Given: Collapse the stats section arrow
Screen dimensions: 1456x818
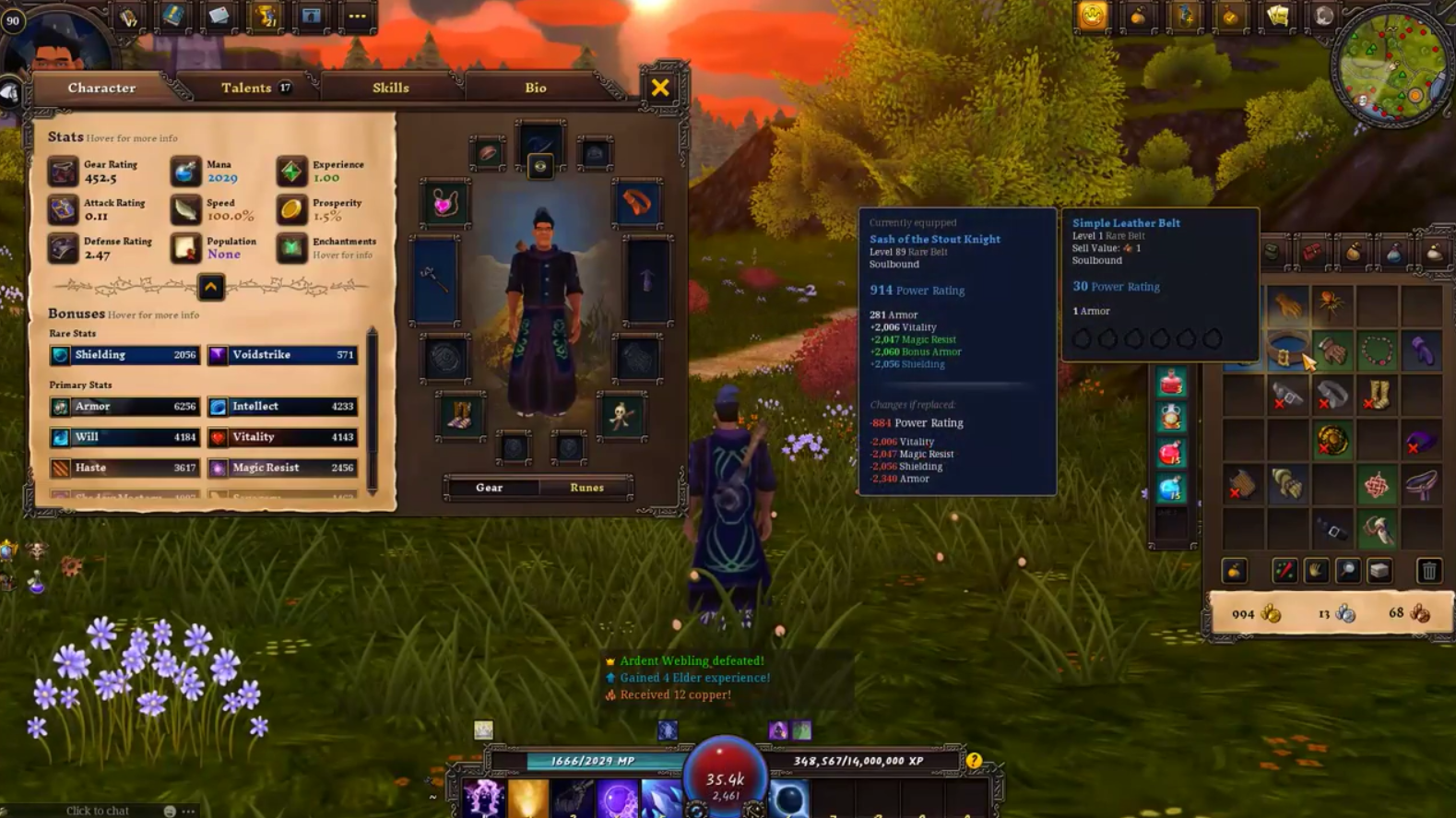Looking at the screenshot, I should click(x=210, y=287).
